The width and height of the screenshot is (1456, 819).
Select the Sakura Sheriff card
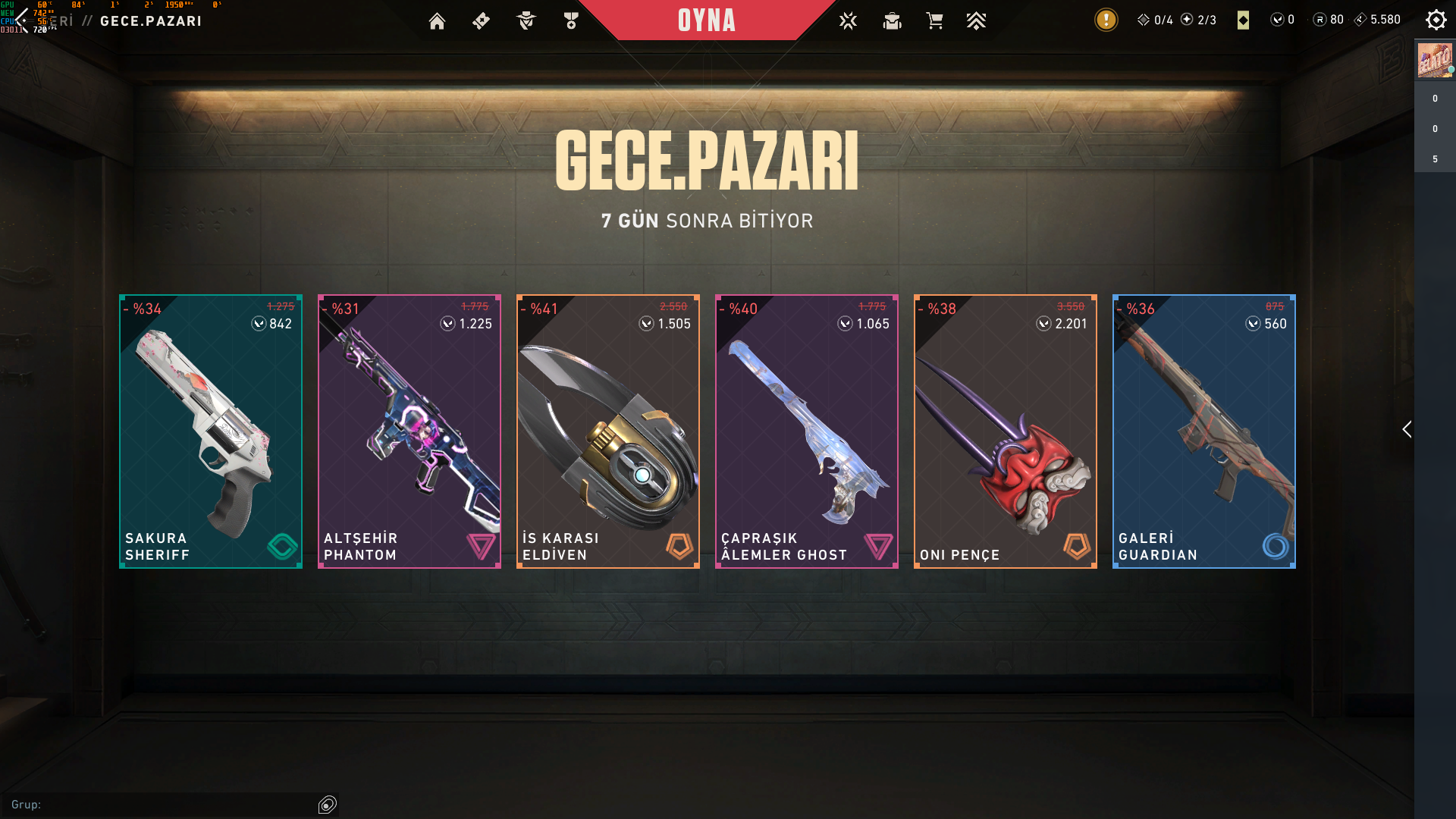point(211,431)
